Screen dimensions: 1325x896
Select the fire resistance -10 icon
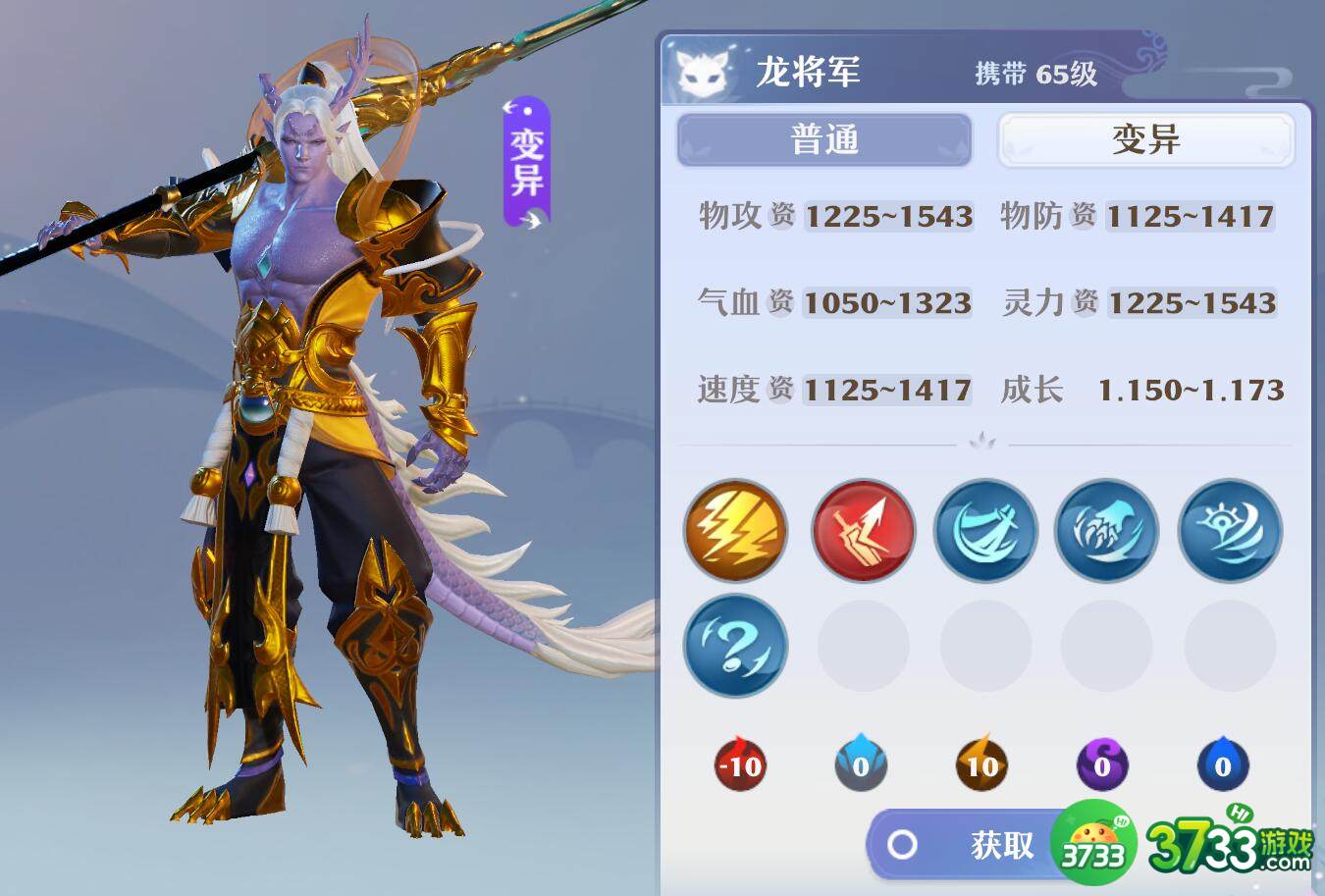tap(741, 765)
